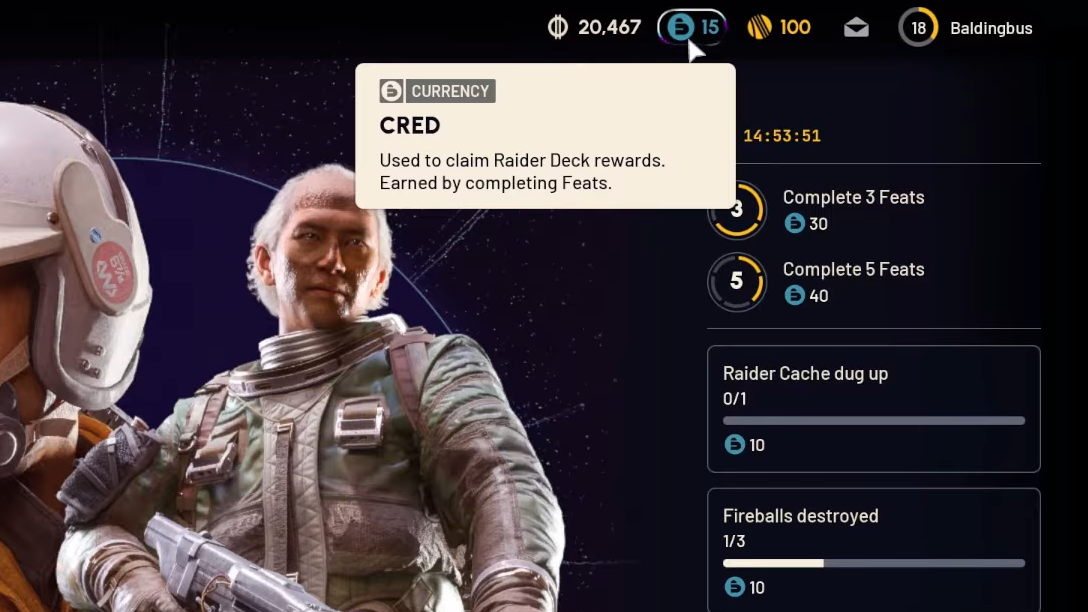Click the Complete 3 Feats milestone
Viewport: 1088px width, 612px height.
point(852,209)
